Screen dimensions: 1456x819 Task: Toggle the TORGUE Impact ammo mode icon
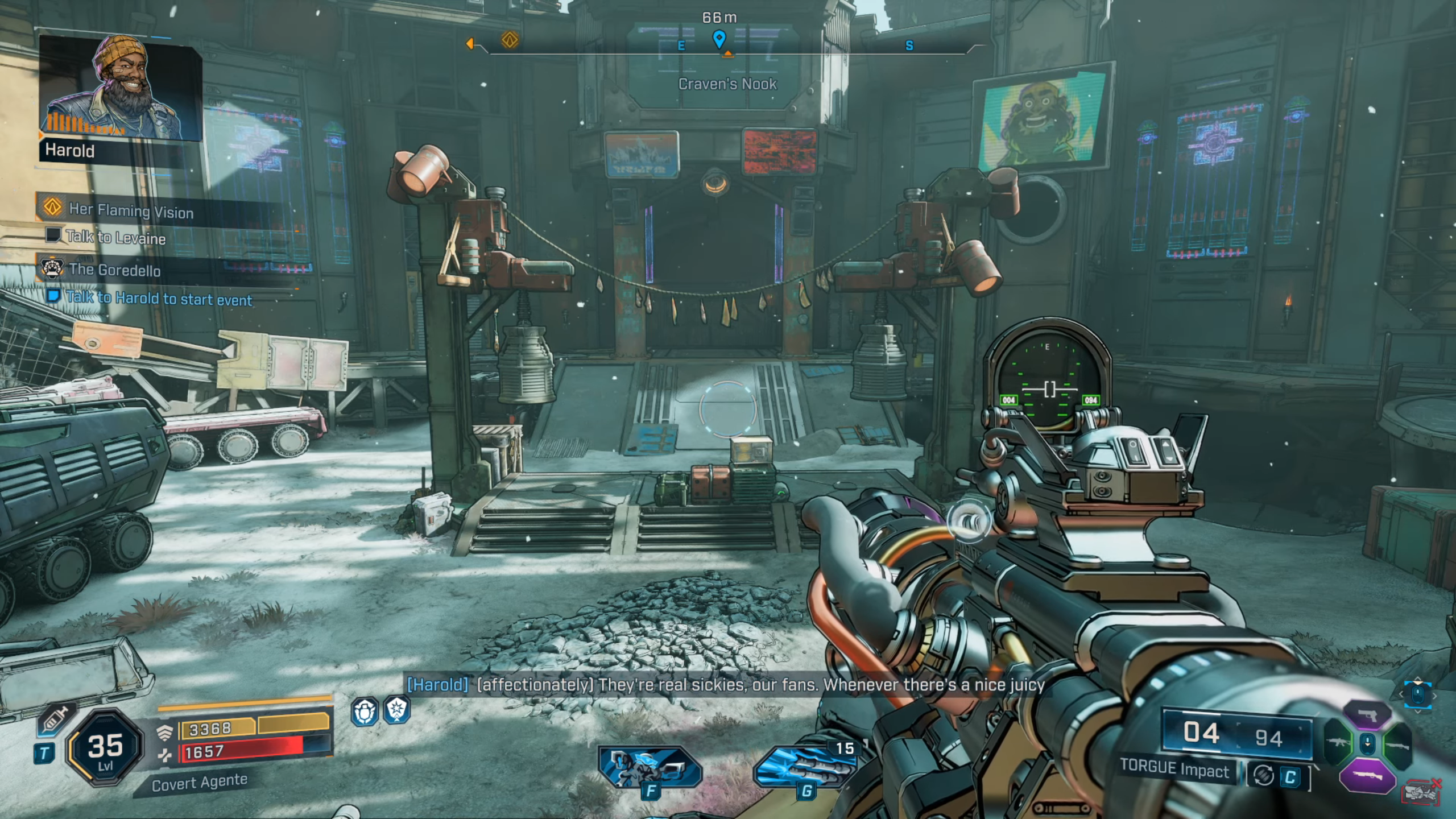(1263, 776)
